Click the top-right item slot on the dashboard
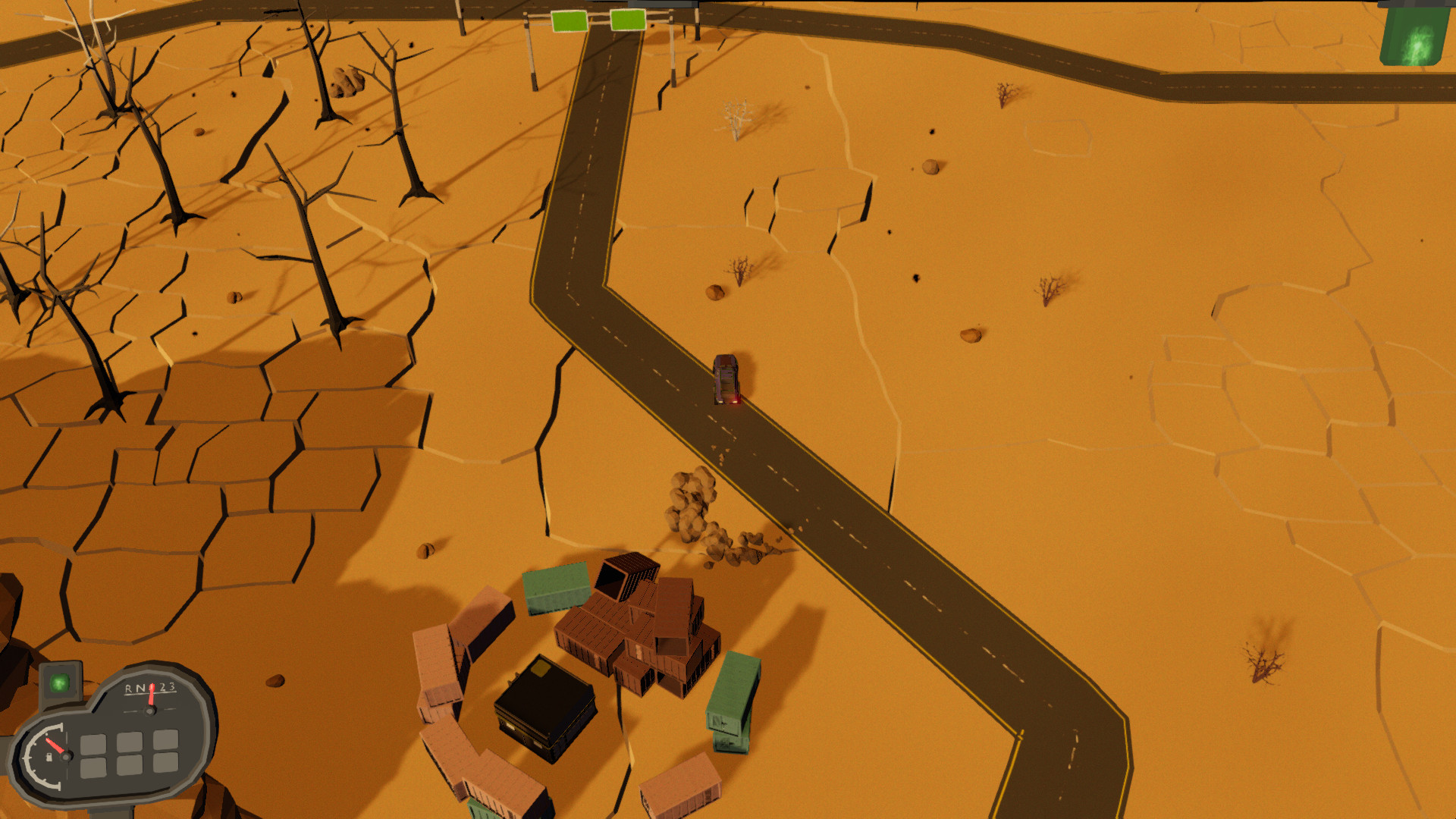Image resolution: width=1456 pixels, height=819 pixels. point(166,740)
